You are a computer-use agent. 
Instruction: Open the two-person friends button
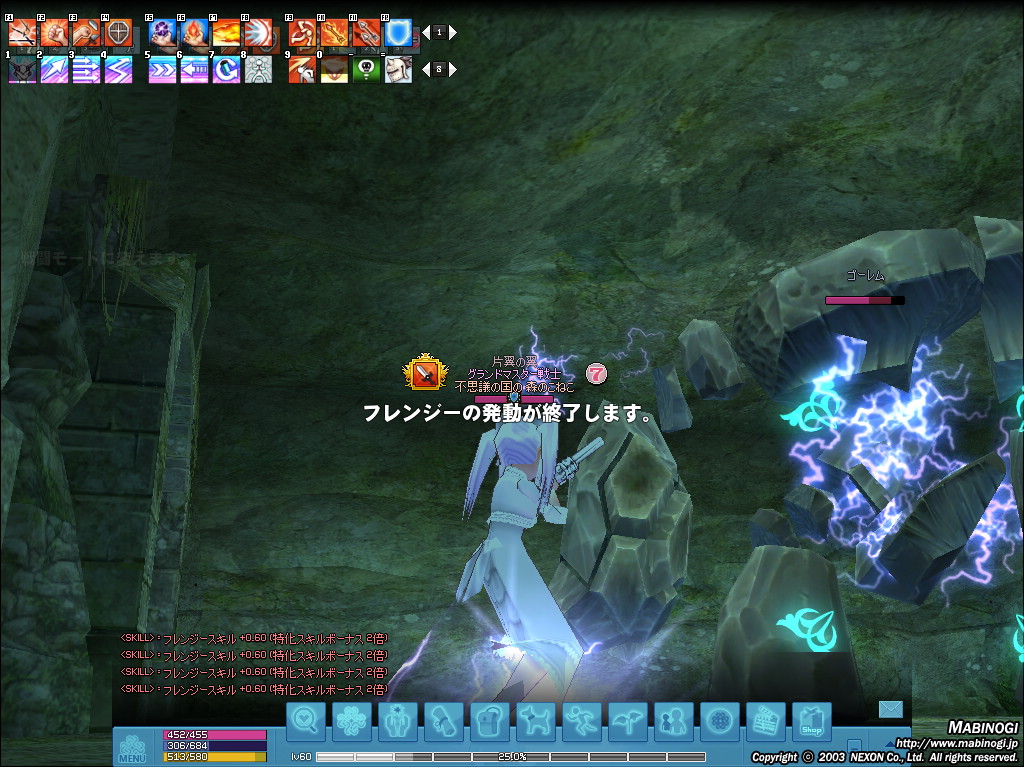click(x=674, y=721)
